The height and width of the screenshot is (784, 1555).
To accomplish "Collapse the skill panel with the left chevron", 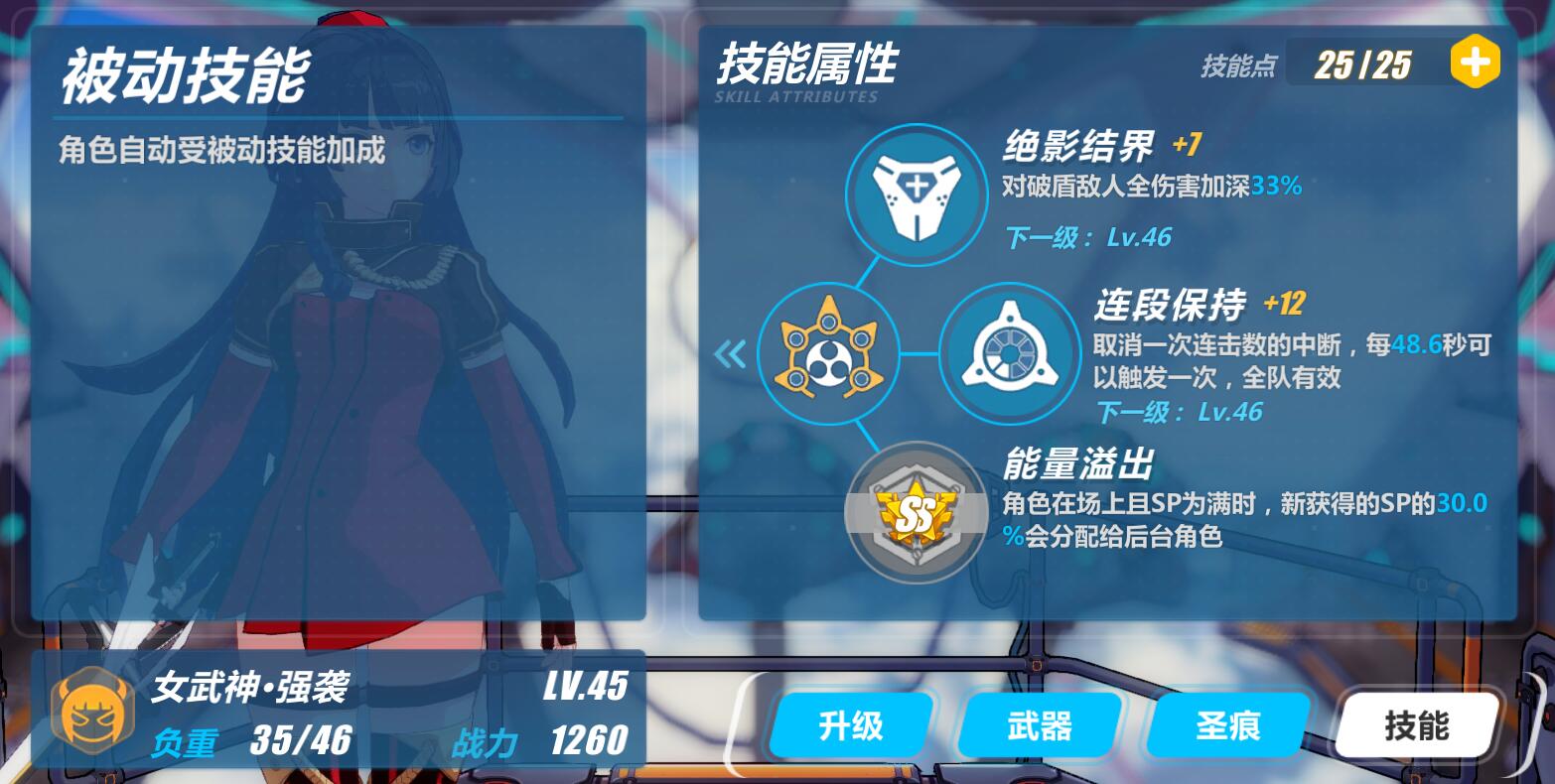I will [x=731, y=353].
